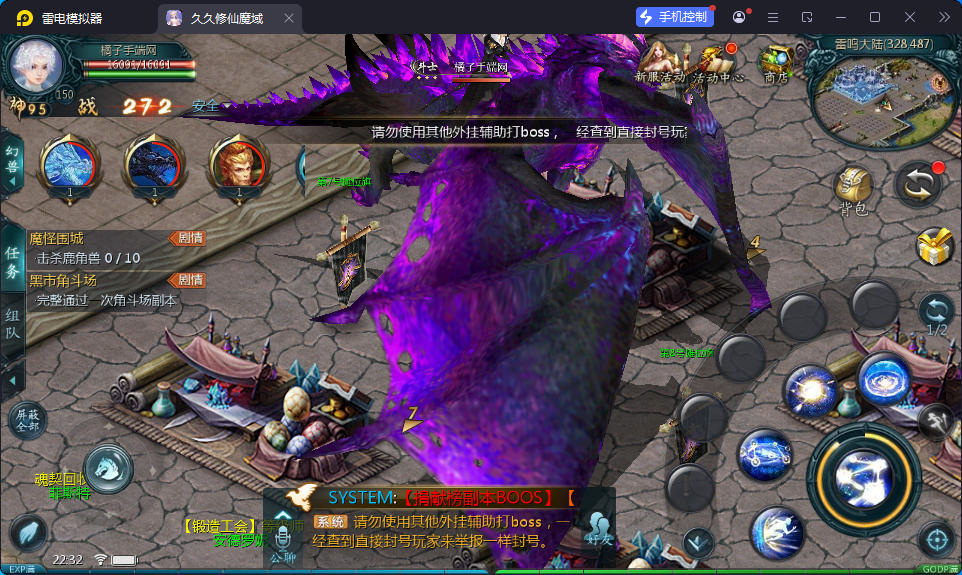962x575 pixels.
Task: Switch skill page with the 1/2 button
Action: tap(937, 313)
